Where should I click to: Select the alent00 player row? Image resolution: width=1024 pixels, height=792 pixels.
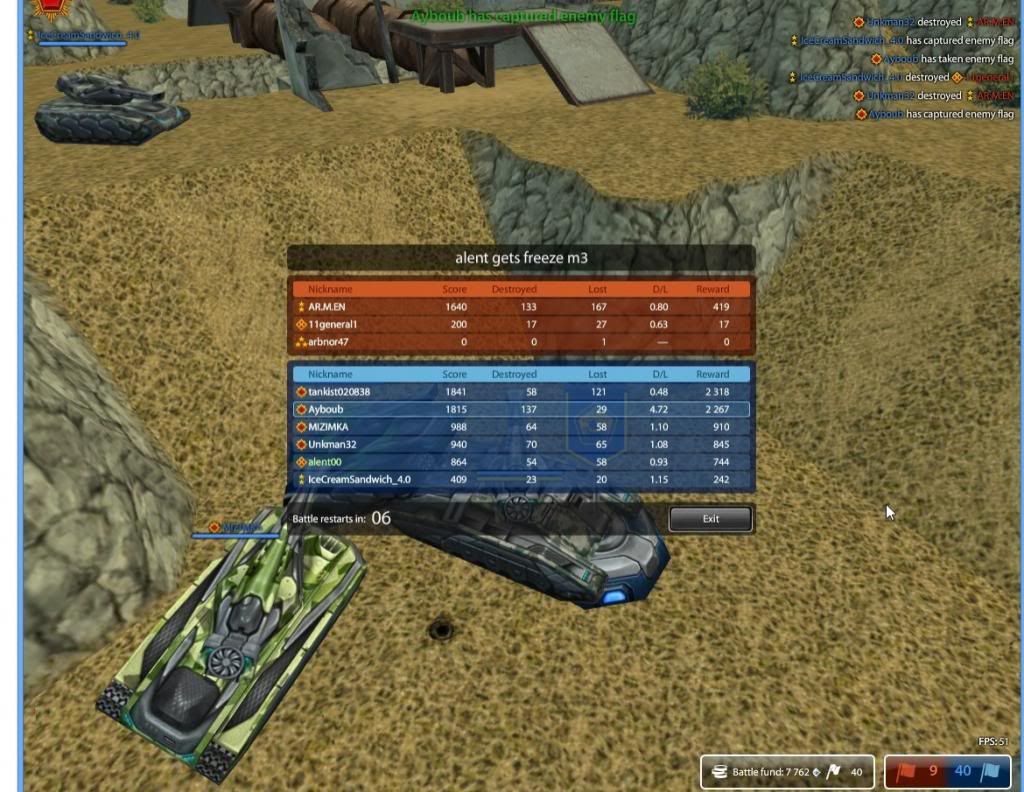(x=520, y=462)
